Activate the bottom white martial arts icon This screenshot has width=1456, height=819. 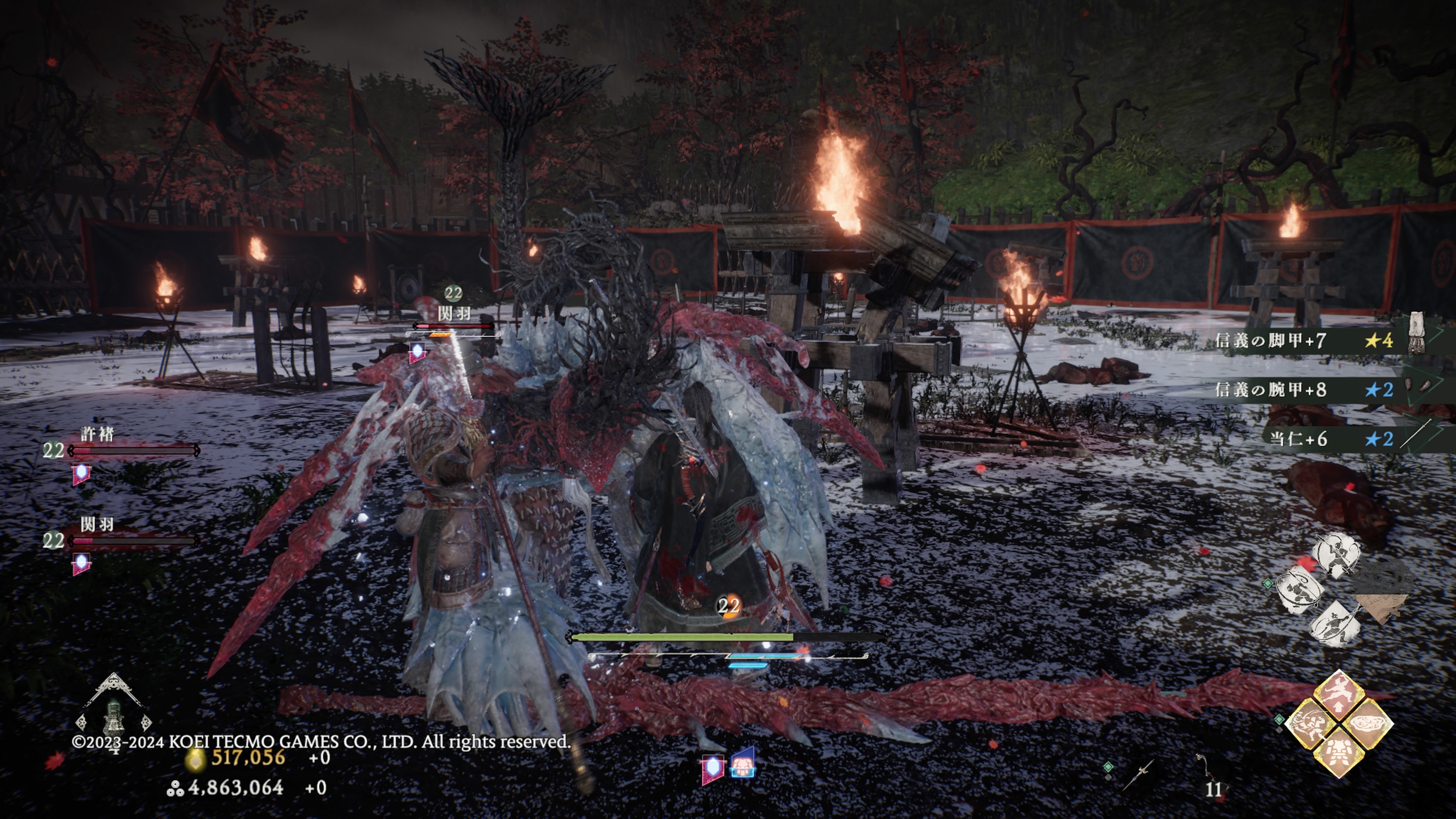(1335, 623)
